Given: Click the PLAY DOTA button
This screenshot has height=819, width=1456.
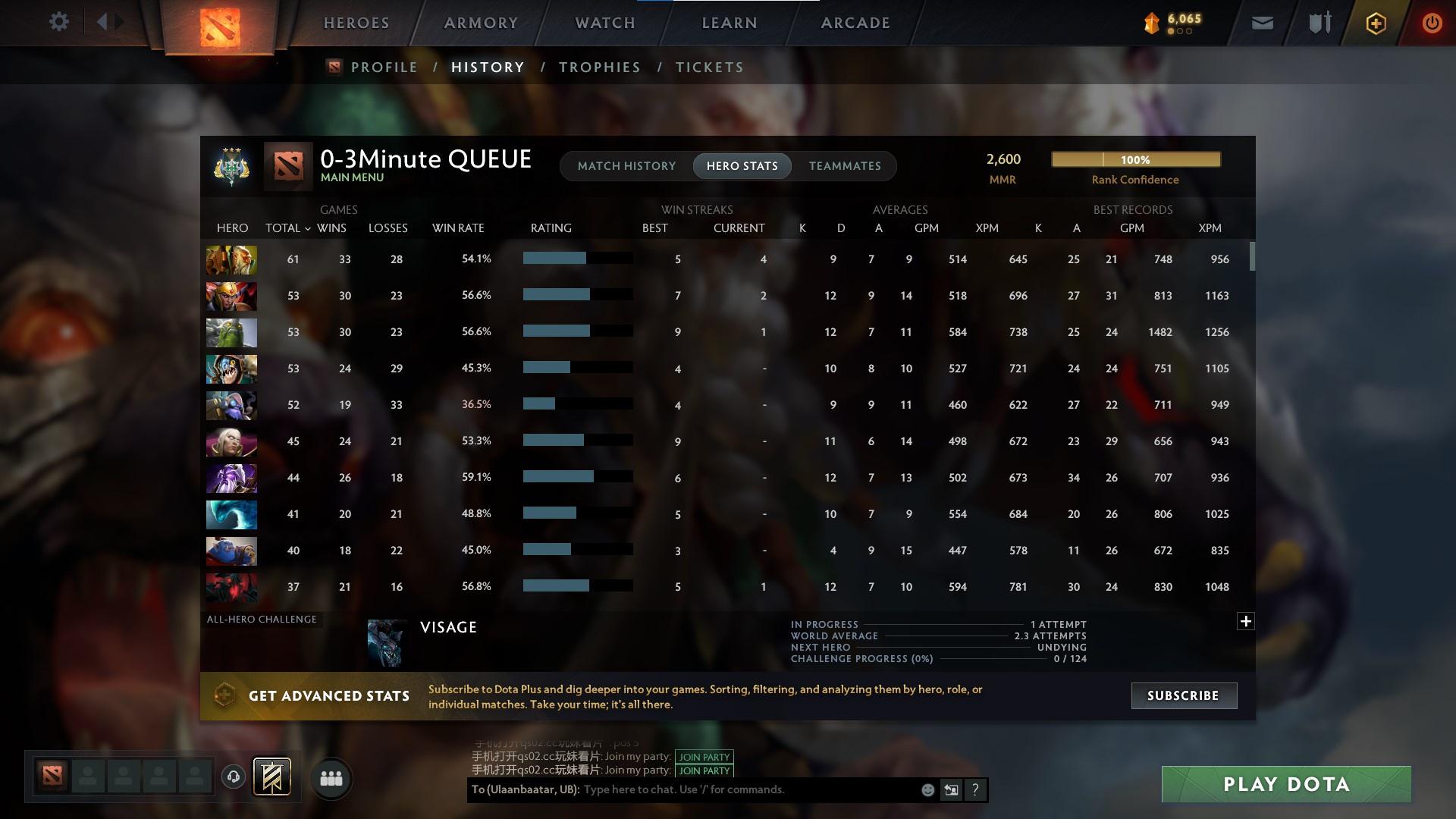Looking at the screenshot, I should pyautogui.click(x=1285, y=784).
